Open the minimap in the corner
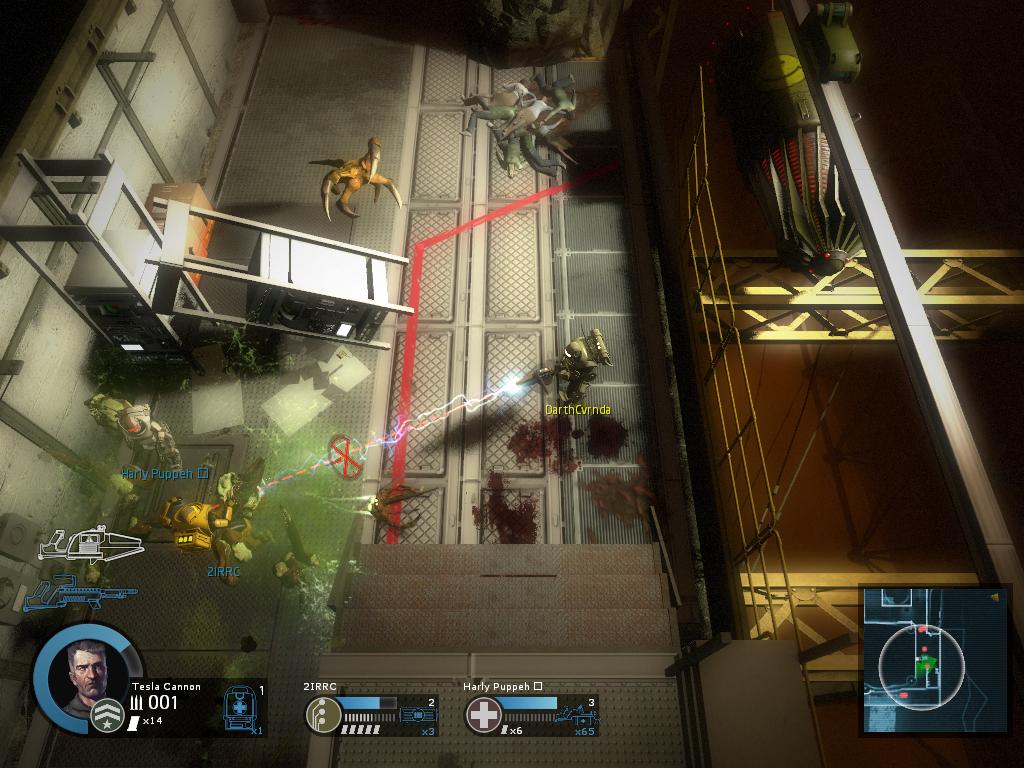The height and width of the screenshot is (768, 1024). pos(922,660)
